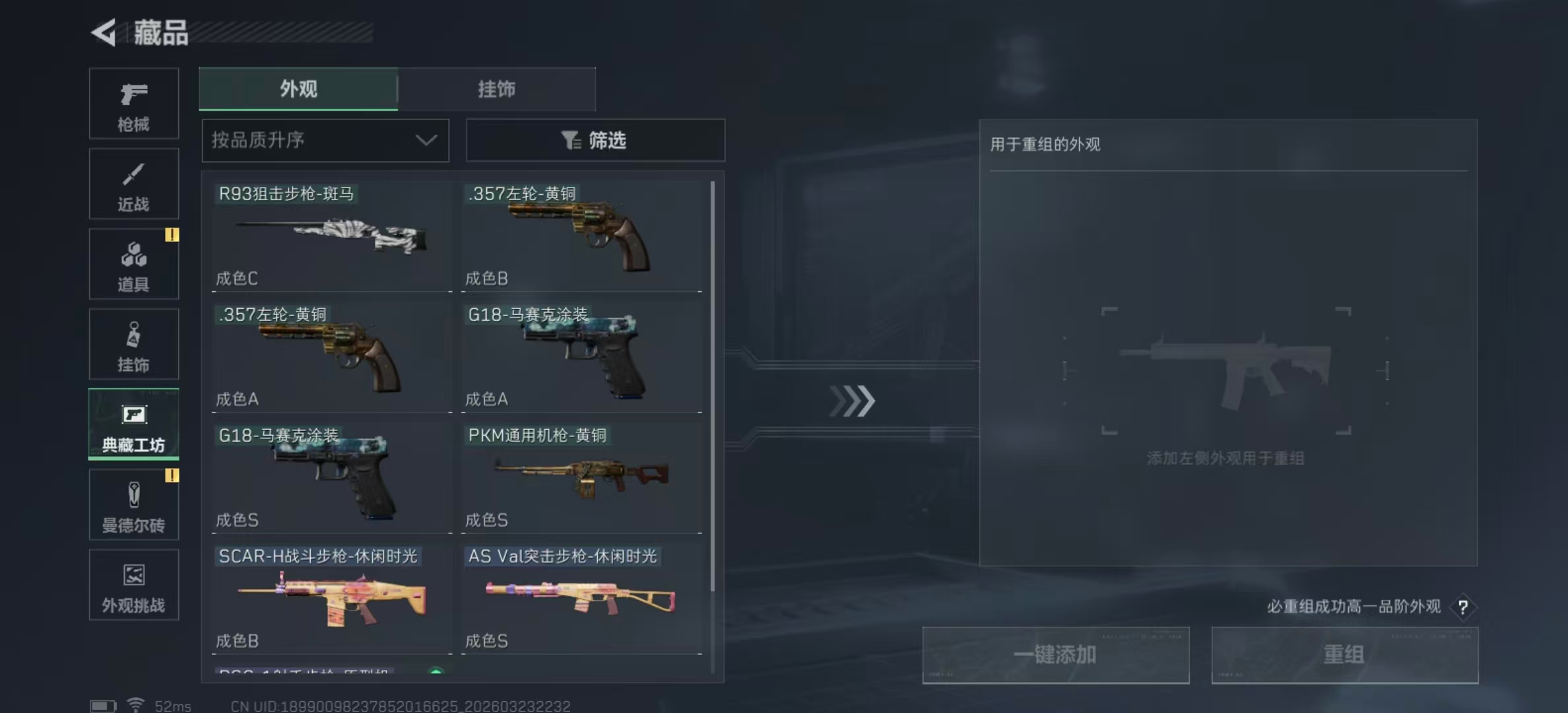The height and width of the screenshot is (713, 1568).
Task: Open the 外观挑战 appearance challenge section
Action: [133, 585]
